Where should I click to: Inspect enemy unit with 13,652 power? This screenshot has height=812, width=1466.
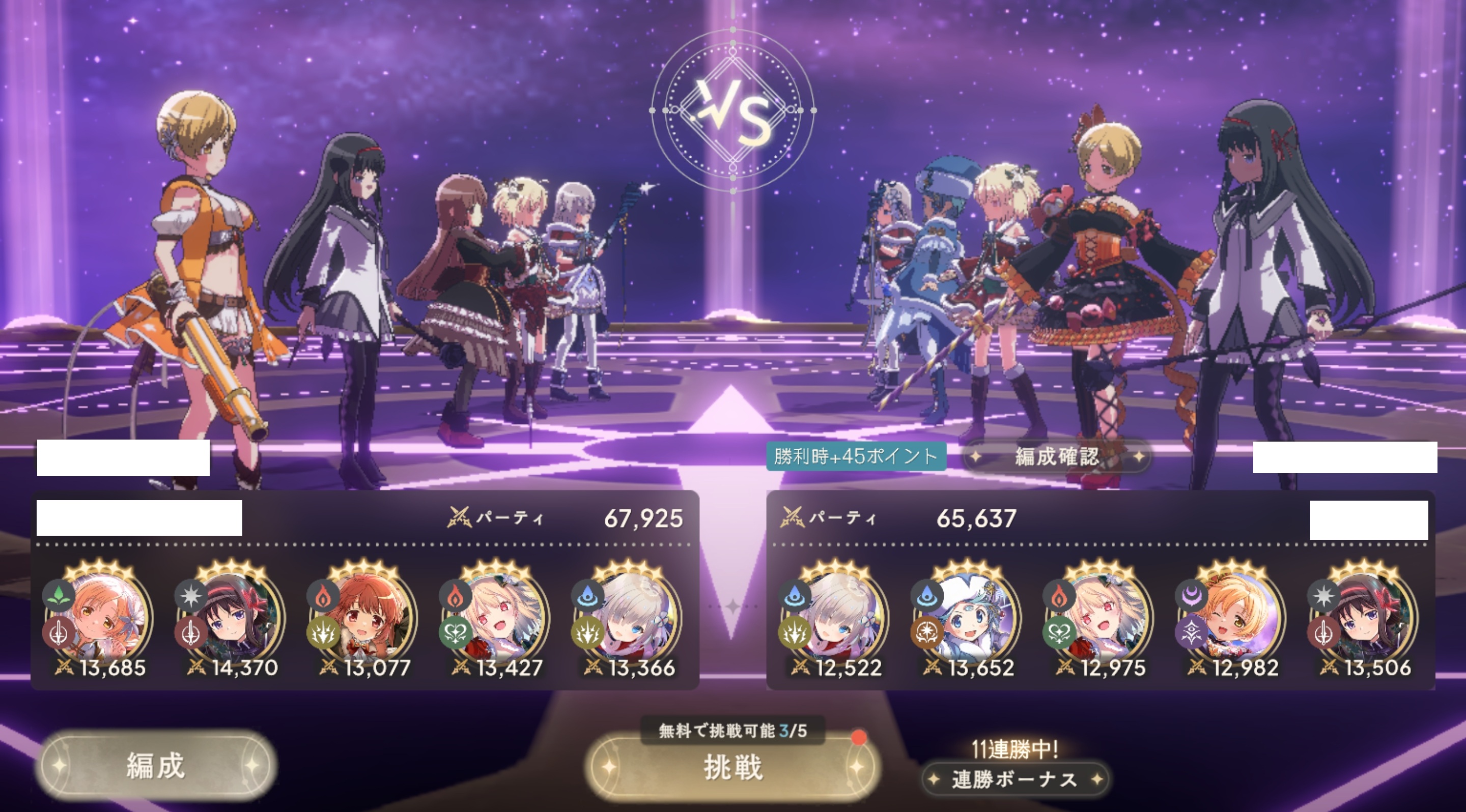point(969,617)
